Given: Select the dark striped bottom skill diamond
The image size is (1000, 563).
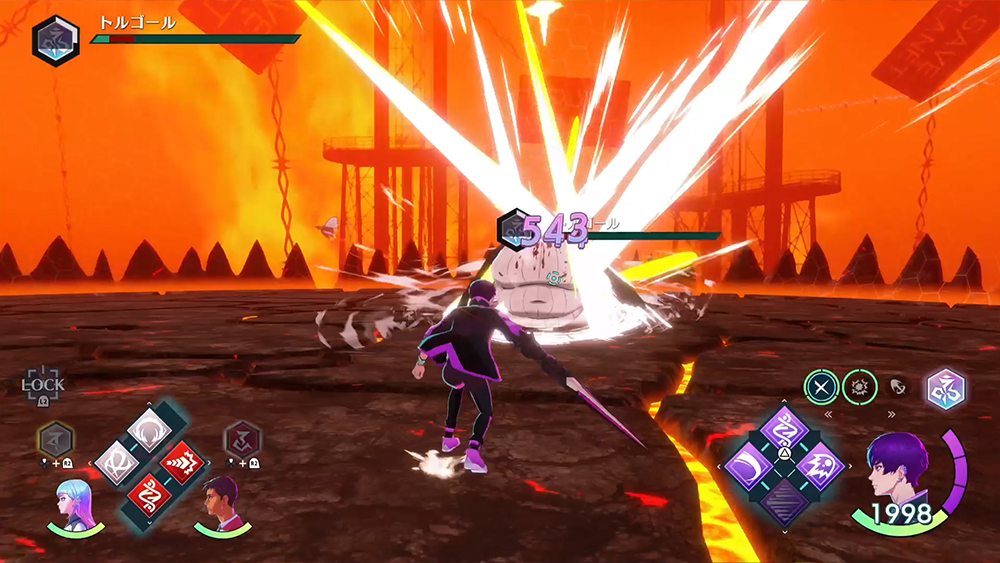Looking at the screenshot, I should (x=785, y=500).
